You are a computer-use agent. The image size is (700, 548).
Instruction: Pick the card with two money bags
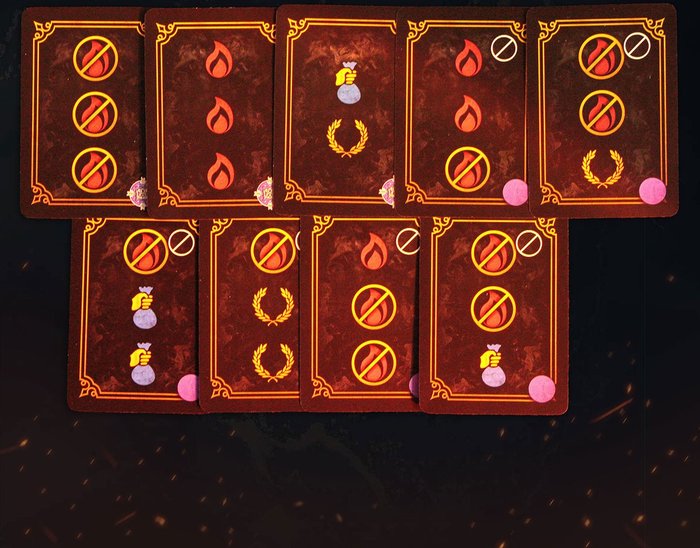[x=138, y=310]
